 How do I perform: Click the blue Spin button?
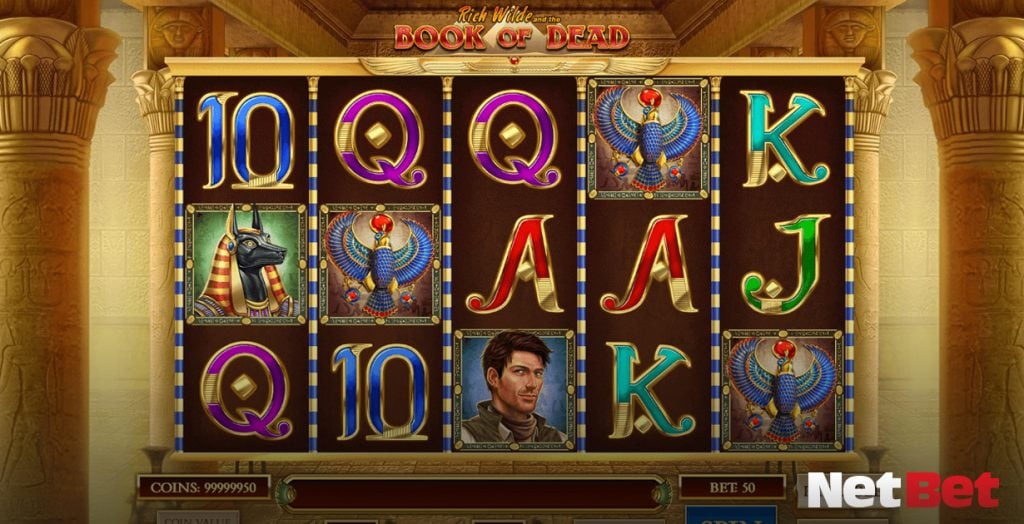click(x=733, y=515)
